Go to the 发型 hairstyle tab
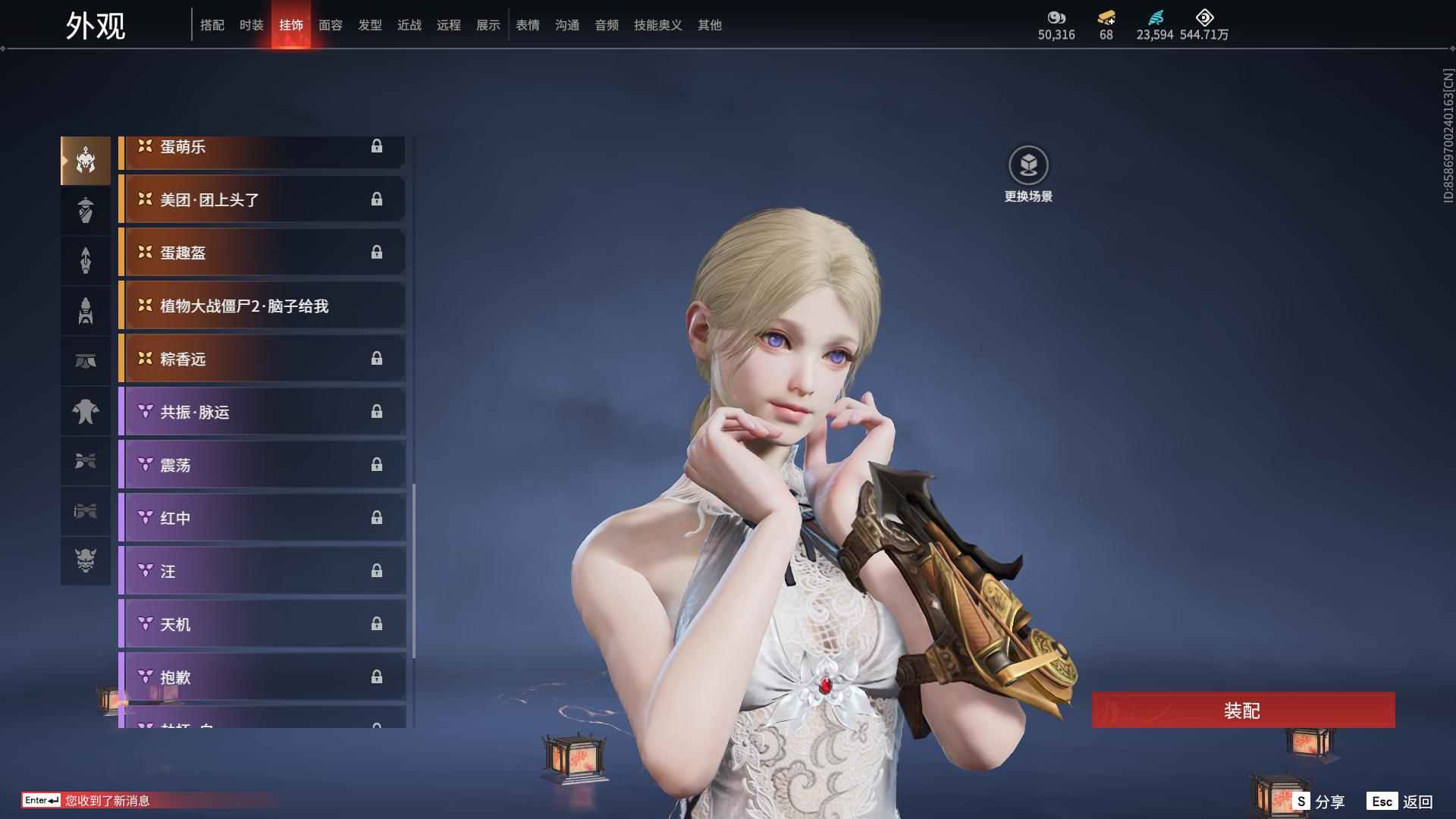This screenshot has width=1456, height=819. point(369,25)
